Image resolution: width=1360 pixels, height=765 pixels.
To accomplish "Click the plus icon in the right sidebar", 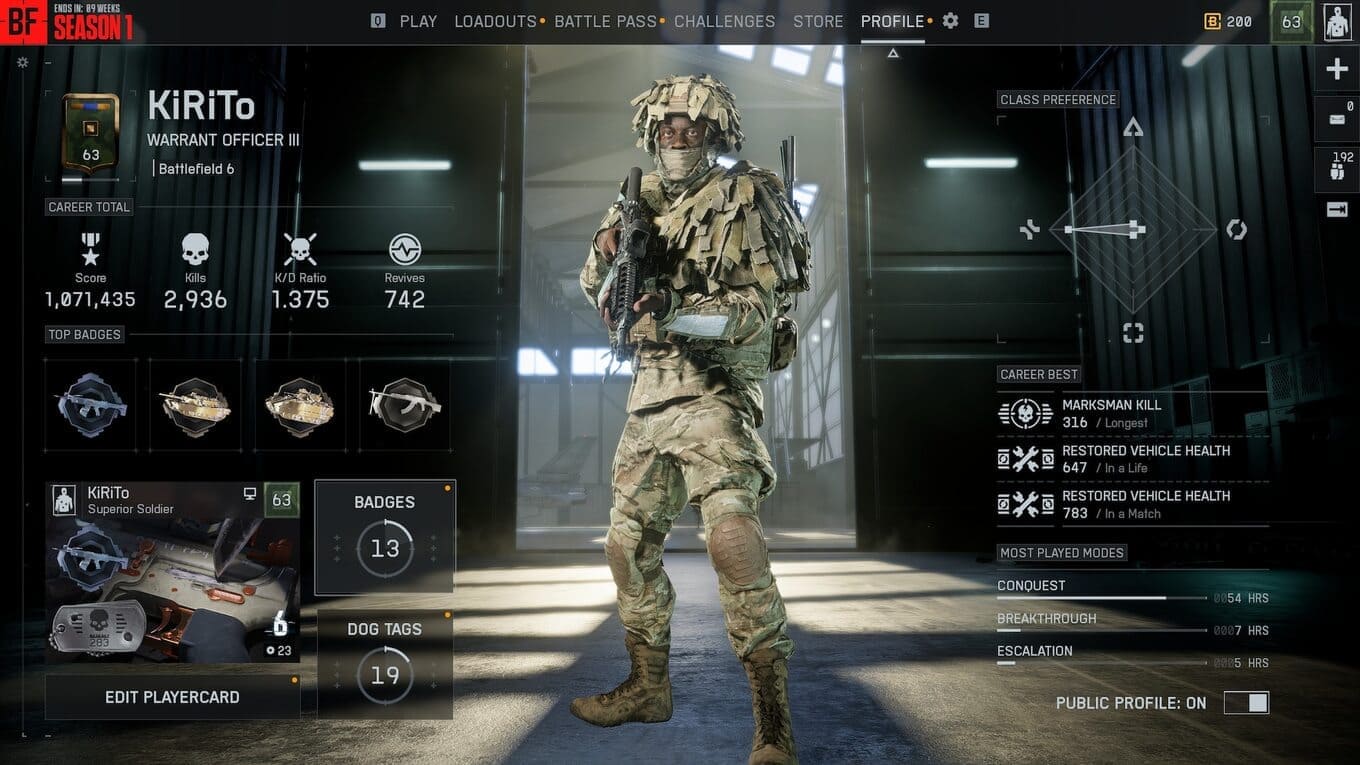I will click(x=1336, y=69).
